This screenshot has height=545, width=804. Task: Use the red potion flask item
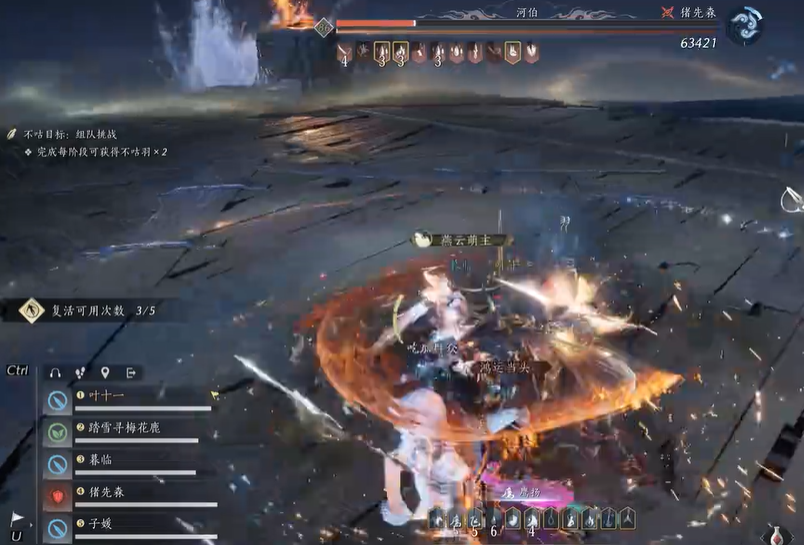pyautogui.click(x=785, y=535)
